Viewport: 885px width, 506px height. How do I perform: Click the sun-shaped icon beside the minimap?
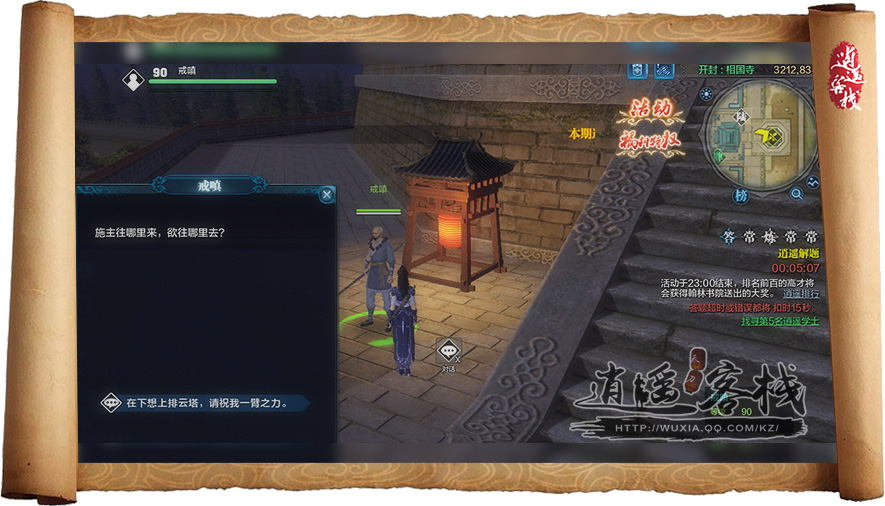(x=706, y=95)
